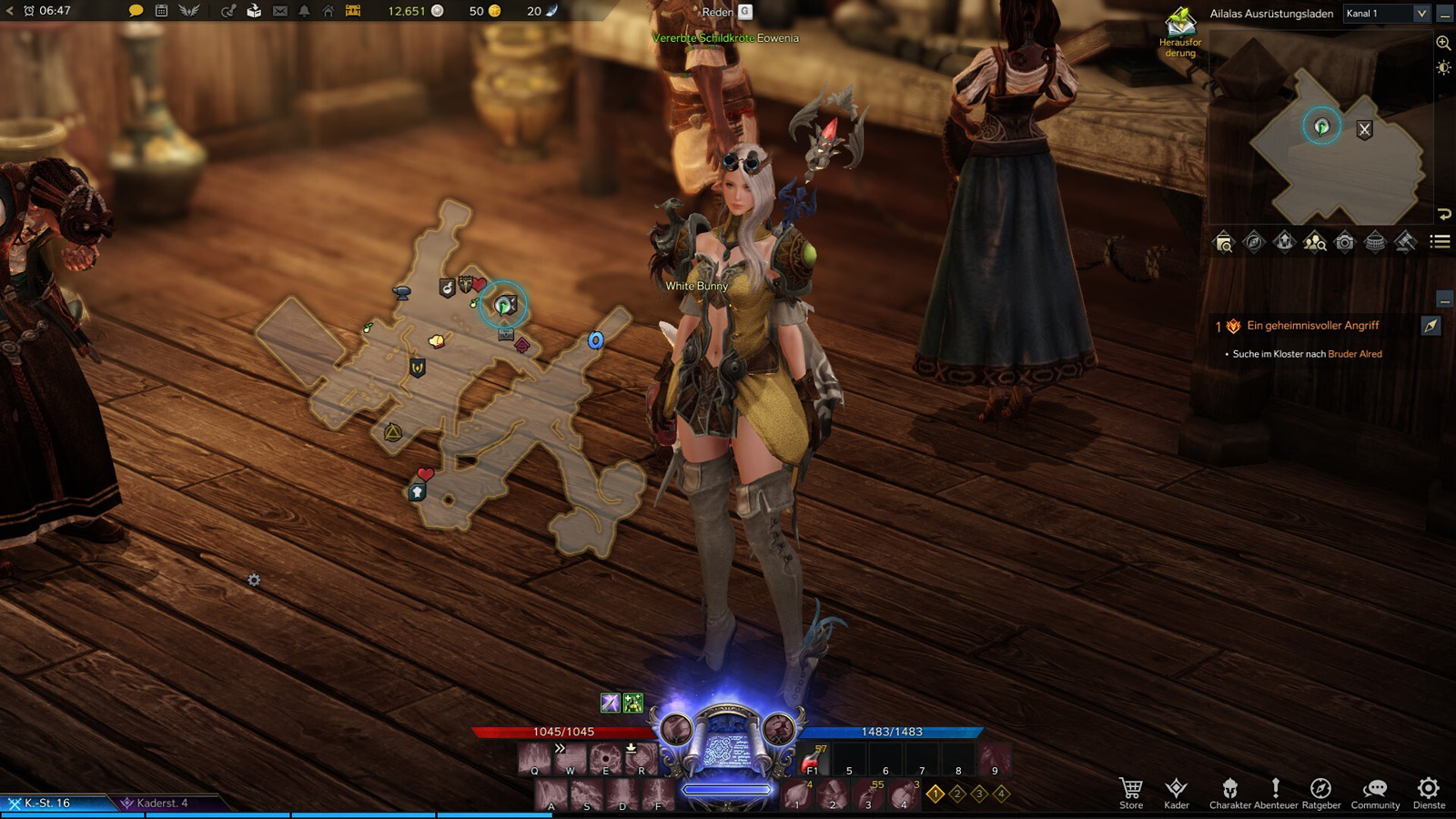Open the Store from the bottom menu
This screenshot has height=819, width=1456.
(x=1131, y=791)
